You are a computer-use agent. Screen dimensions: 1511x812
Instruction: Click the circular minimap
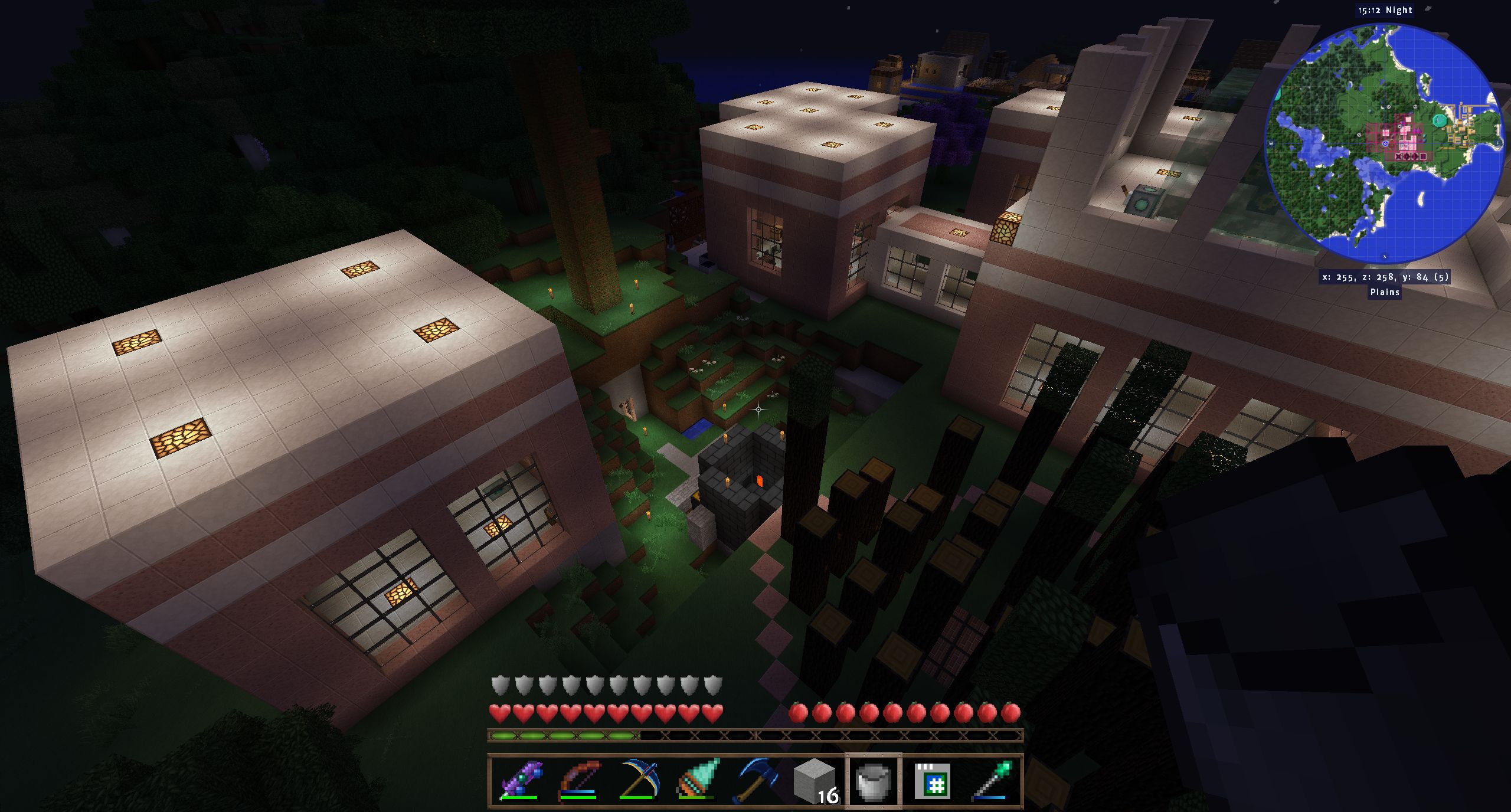[1384, 143]
